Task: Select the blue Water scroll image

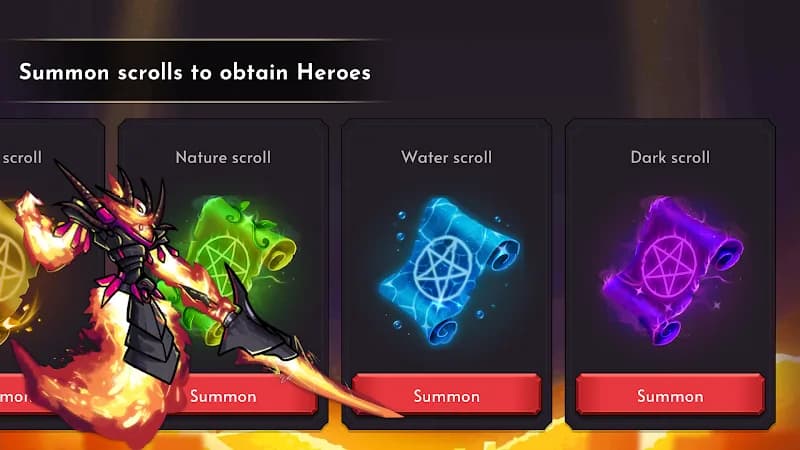Action: (x=448, y=262)
